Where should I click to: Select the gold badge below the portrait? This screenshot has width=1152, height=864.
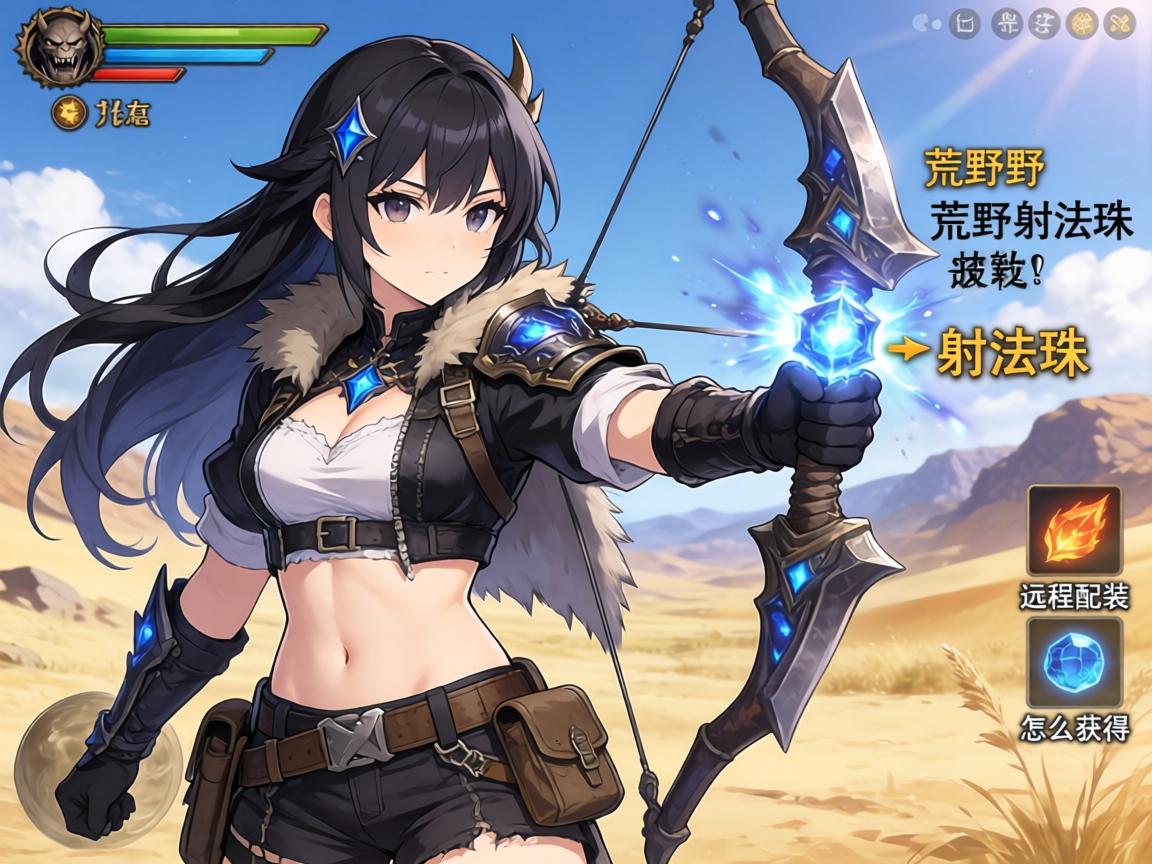point(68,114)
